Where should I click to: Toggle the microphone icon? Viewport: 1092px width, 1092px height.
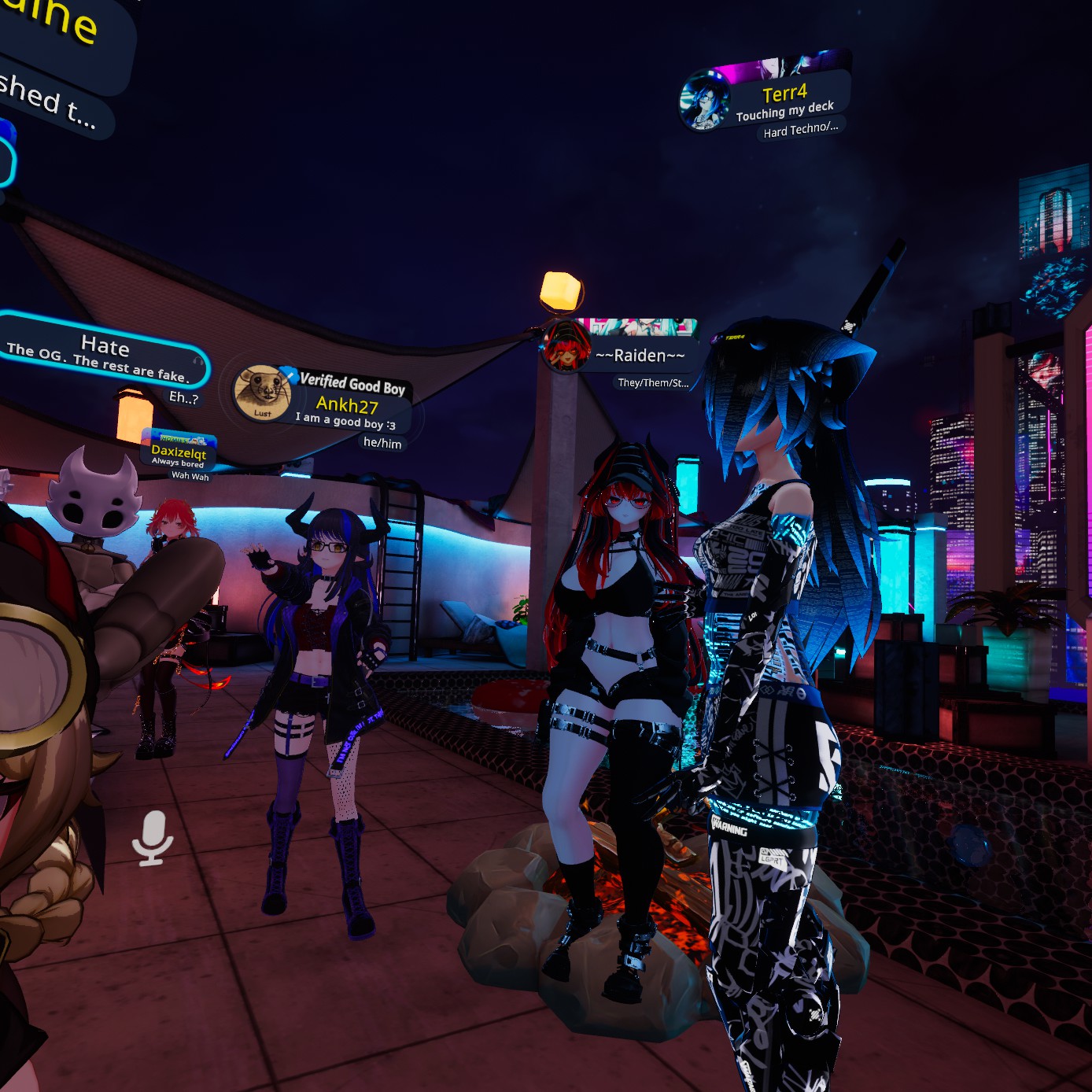[152, 837]
